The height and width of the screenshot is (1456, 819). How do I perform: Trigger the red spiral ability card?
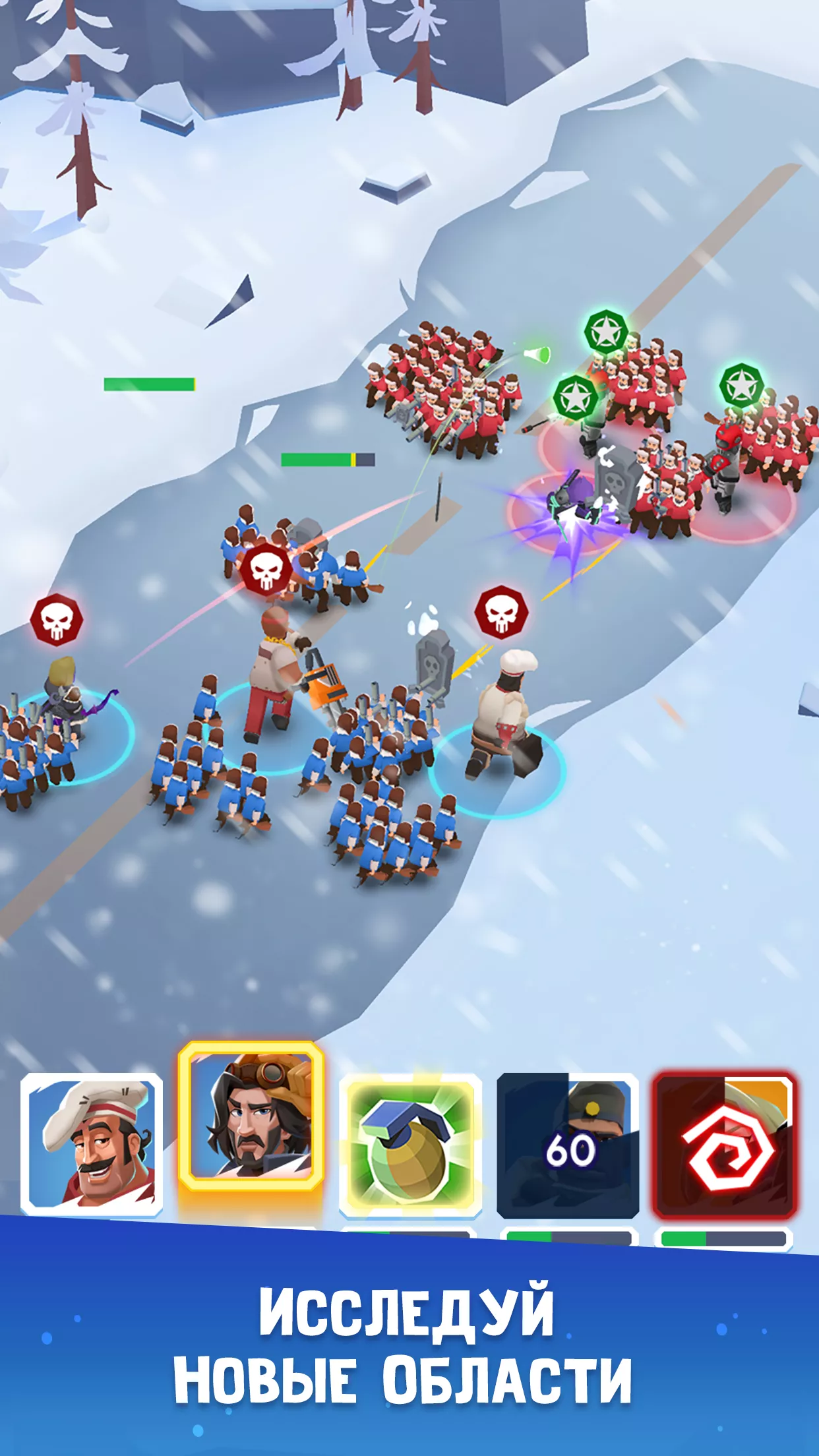click(725, 1144)
